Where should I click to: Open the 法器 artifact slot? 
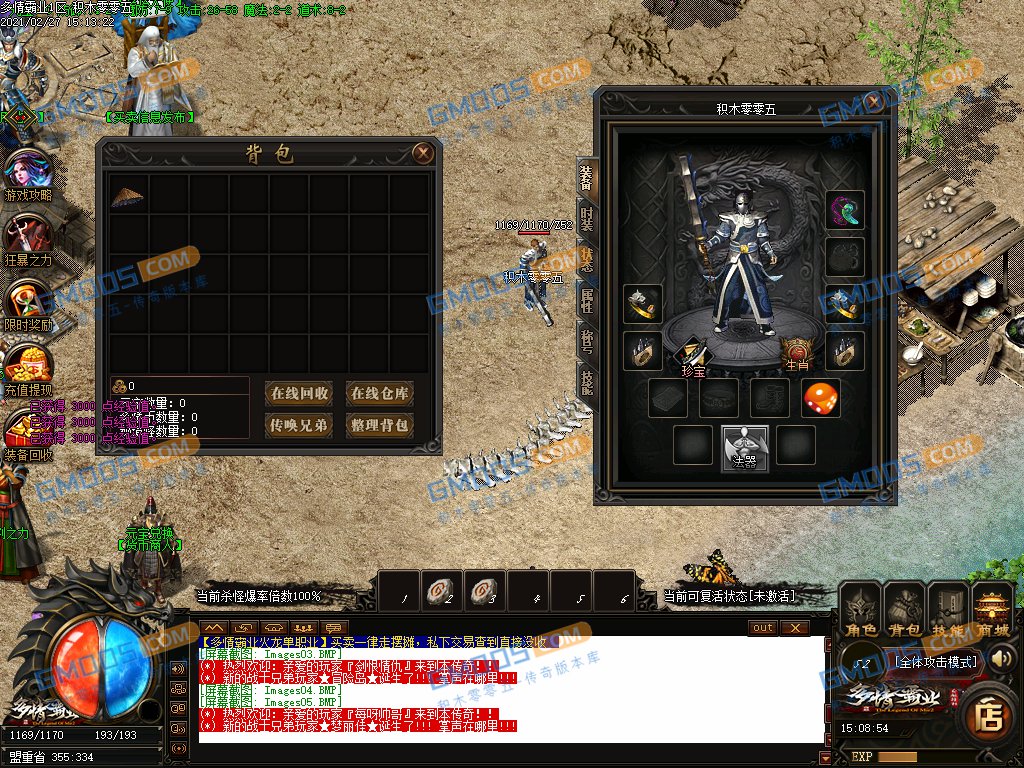pyautogui.click(x=745, y=446)
